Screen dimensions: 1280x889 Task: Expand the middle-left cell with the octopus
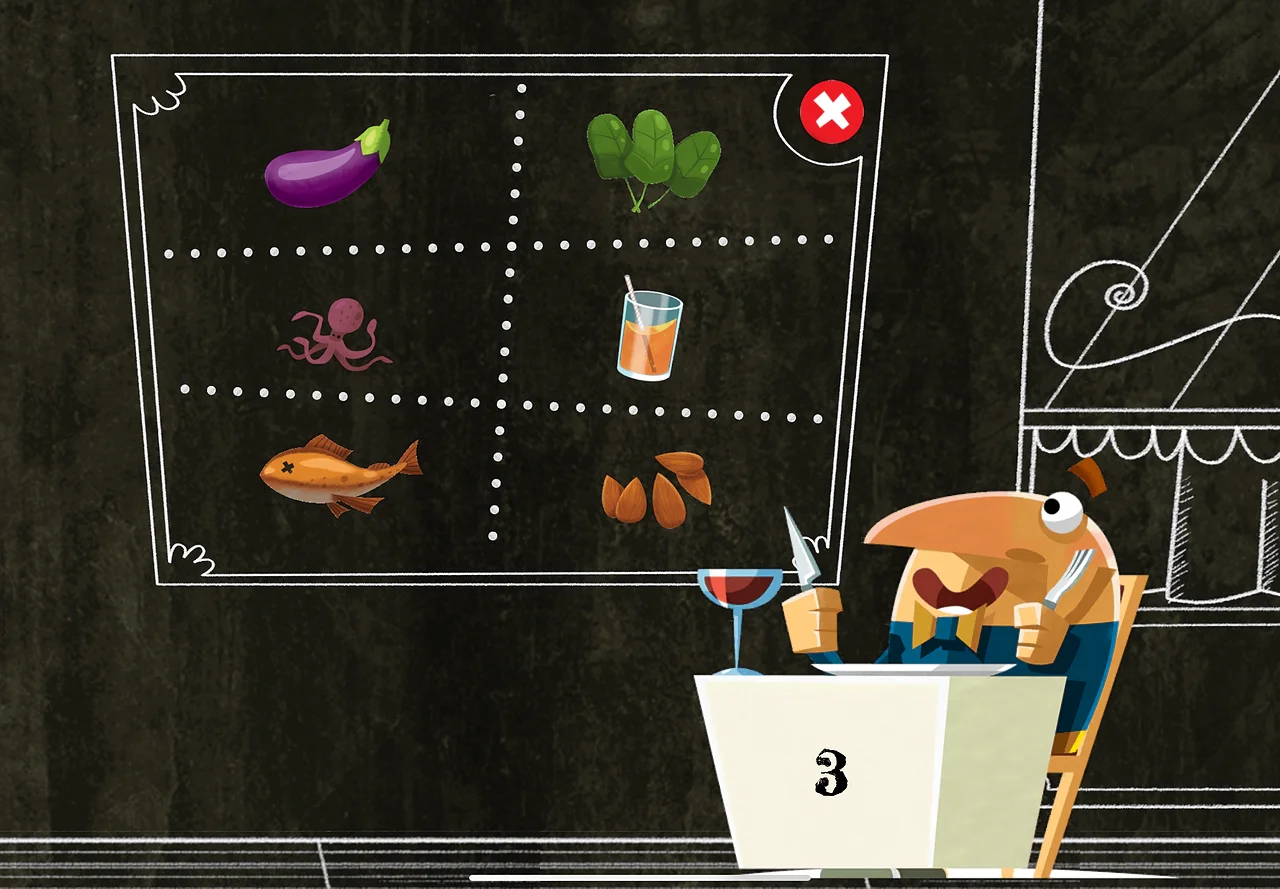pos(340,330)
